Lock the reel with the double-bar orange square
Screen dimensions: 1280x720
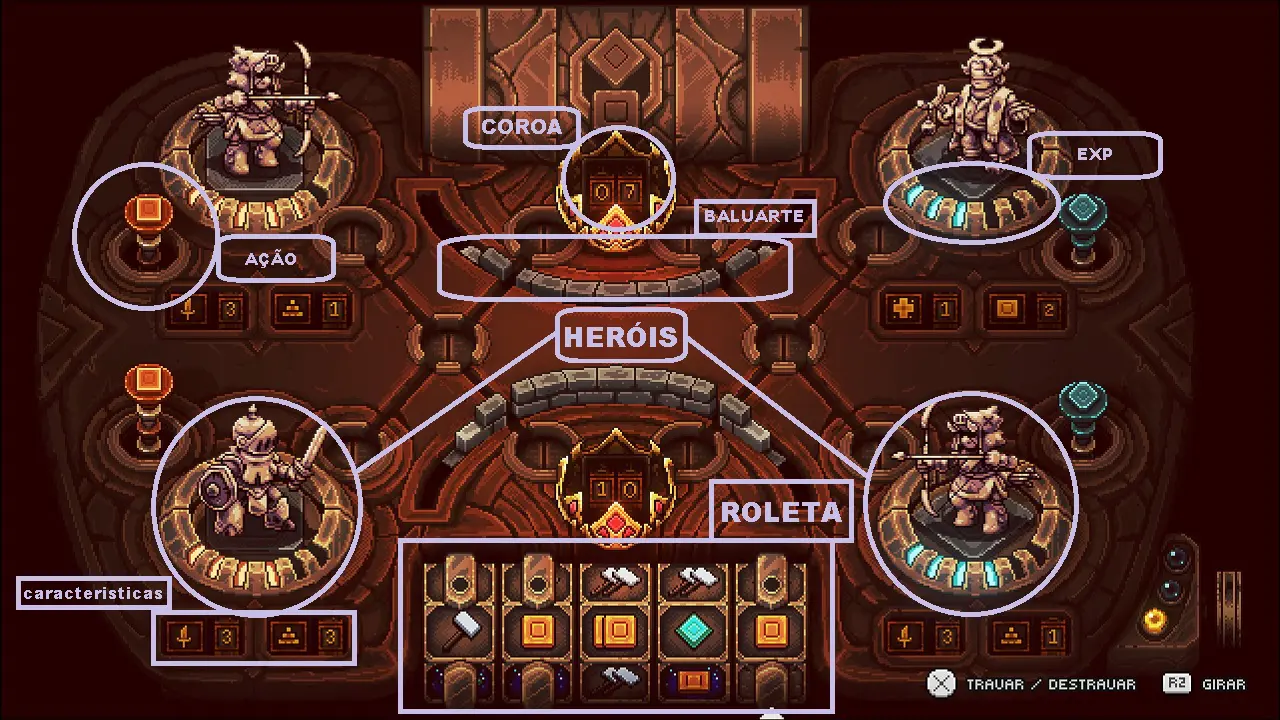pos(615,630)
